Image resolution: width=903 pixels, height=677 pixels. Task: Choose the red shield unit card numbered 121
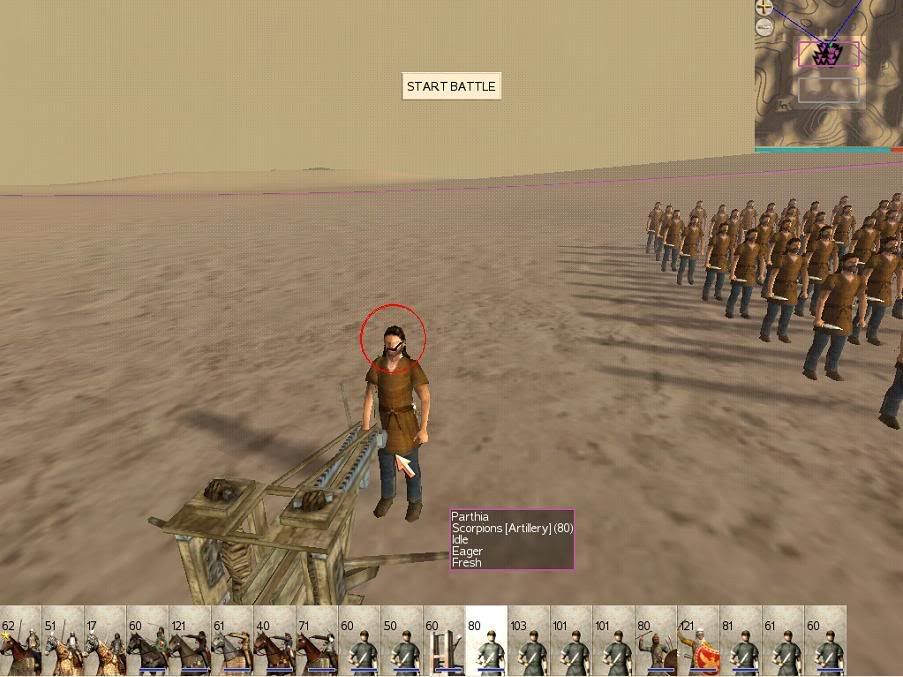pos(698,641)
